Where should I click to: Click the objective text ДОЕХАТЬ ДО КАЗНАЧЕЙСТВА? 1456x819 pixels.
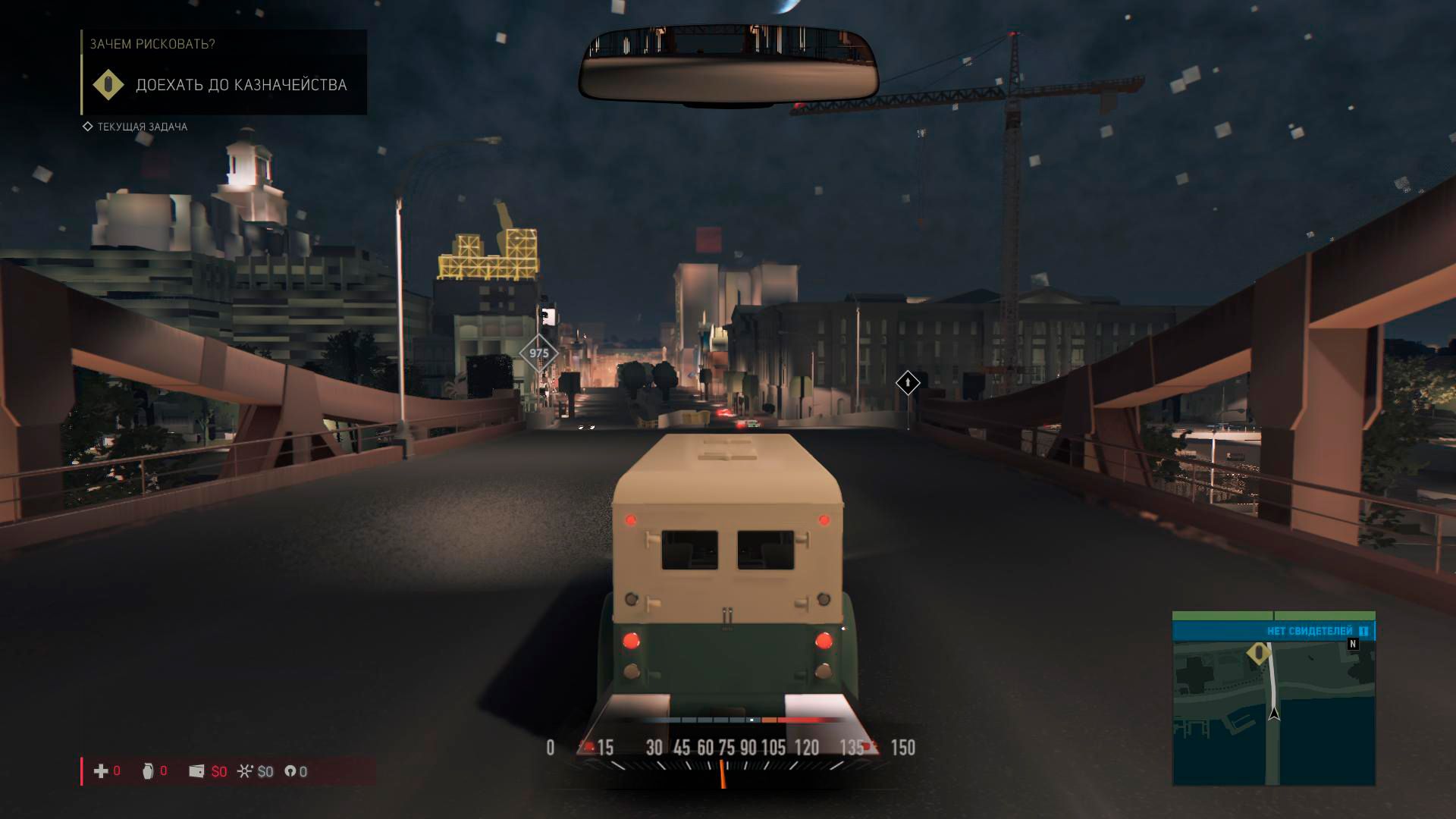click(241, 85)
